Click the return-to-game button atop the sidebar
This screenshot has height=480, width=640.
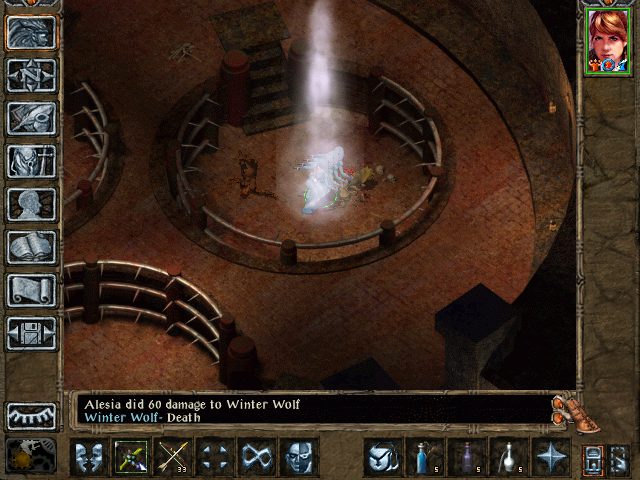point(32,32)
